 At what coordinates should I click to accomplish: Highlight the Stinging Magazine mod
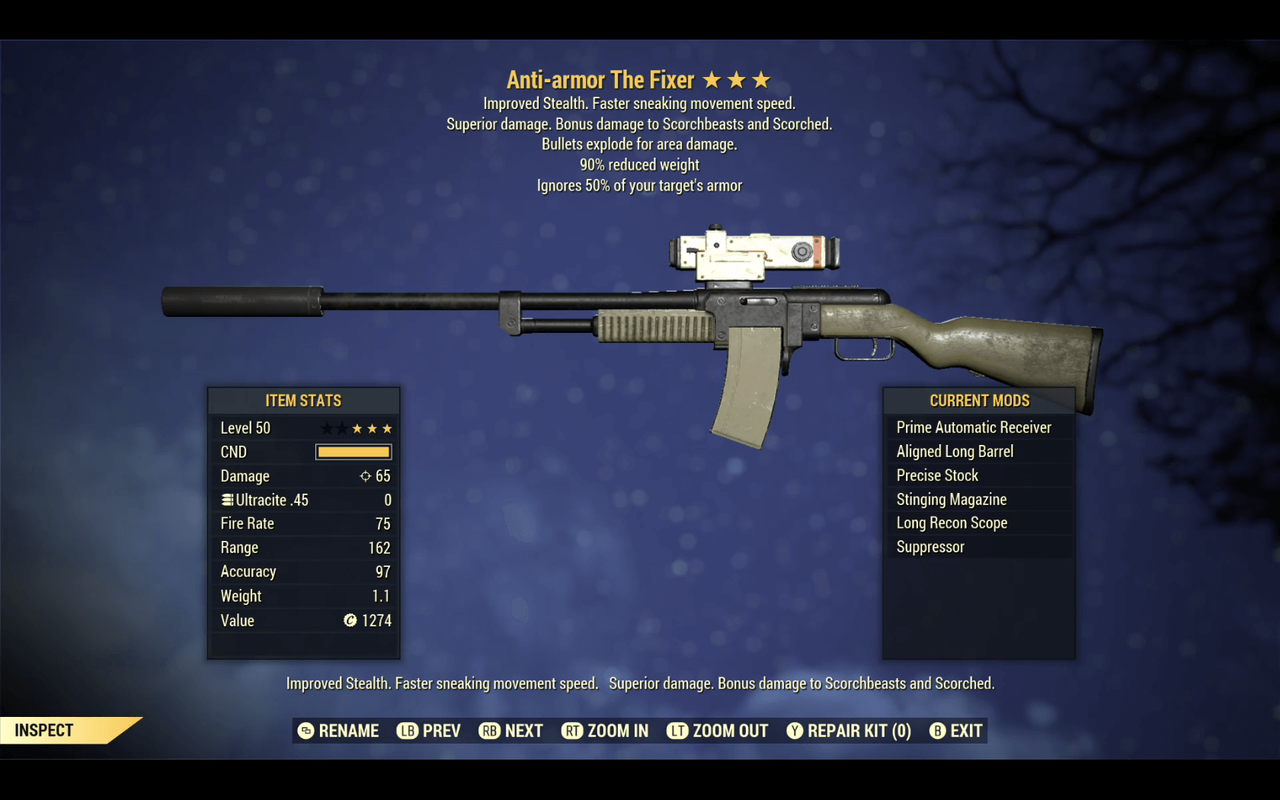point(951,499)
